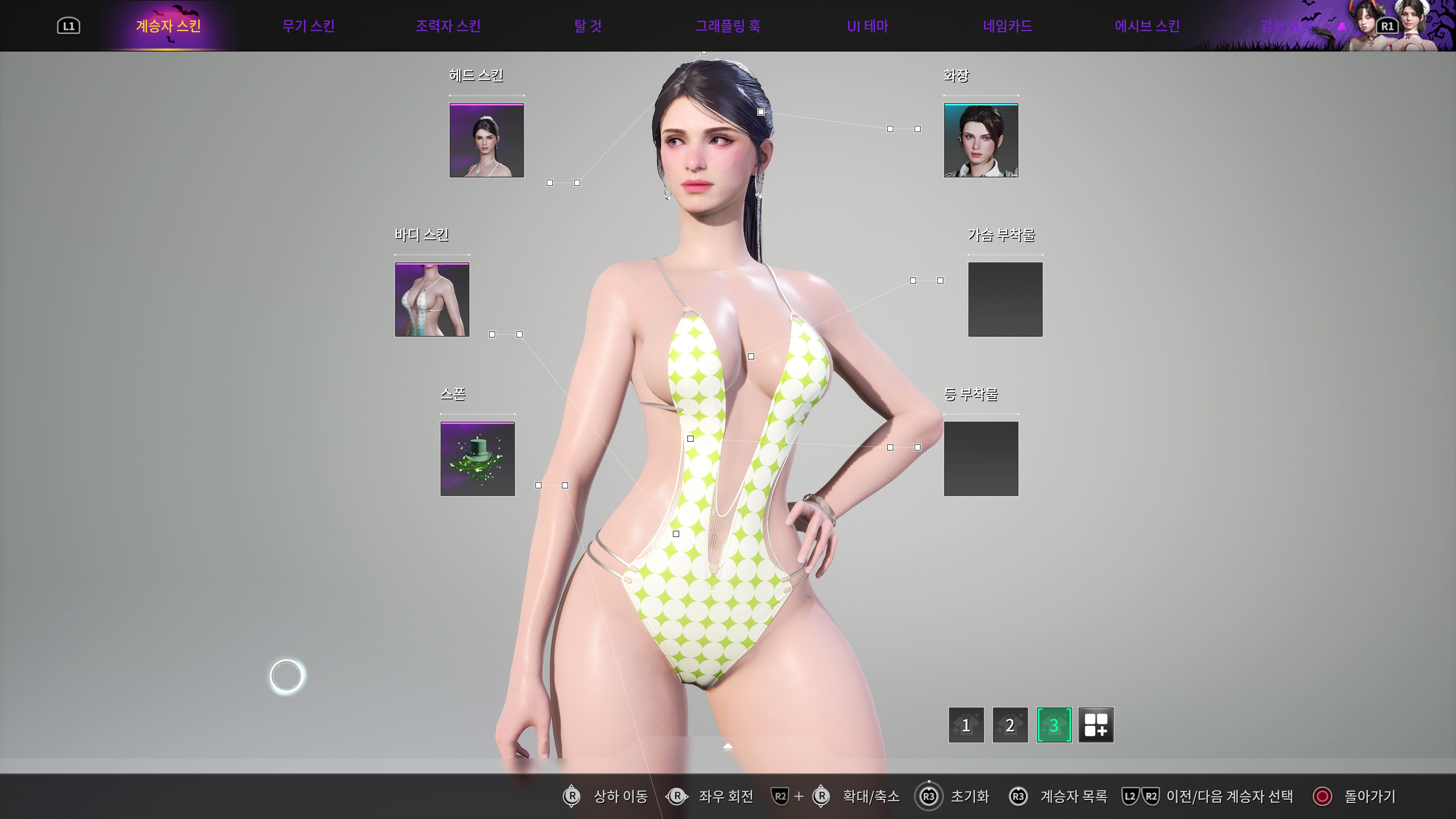This screenshot has height=819, width=1456.
Task: Open the 화장 makeup thumbnail
Action: (981, 141)
